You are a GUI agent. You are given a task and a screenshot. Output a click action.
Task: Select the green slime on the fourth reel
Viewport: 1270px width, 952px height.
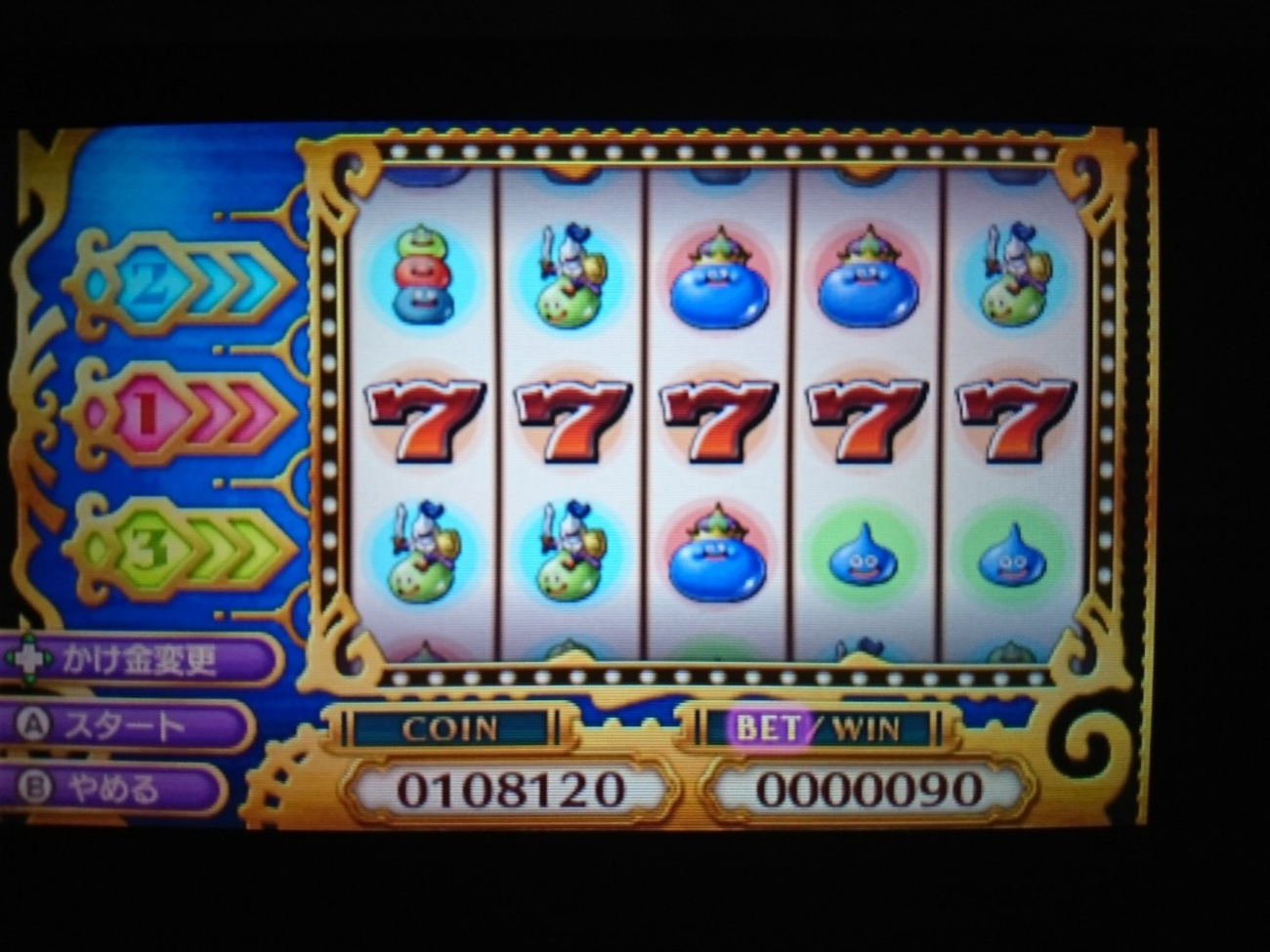click(x=865, y=555)
